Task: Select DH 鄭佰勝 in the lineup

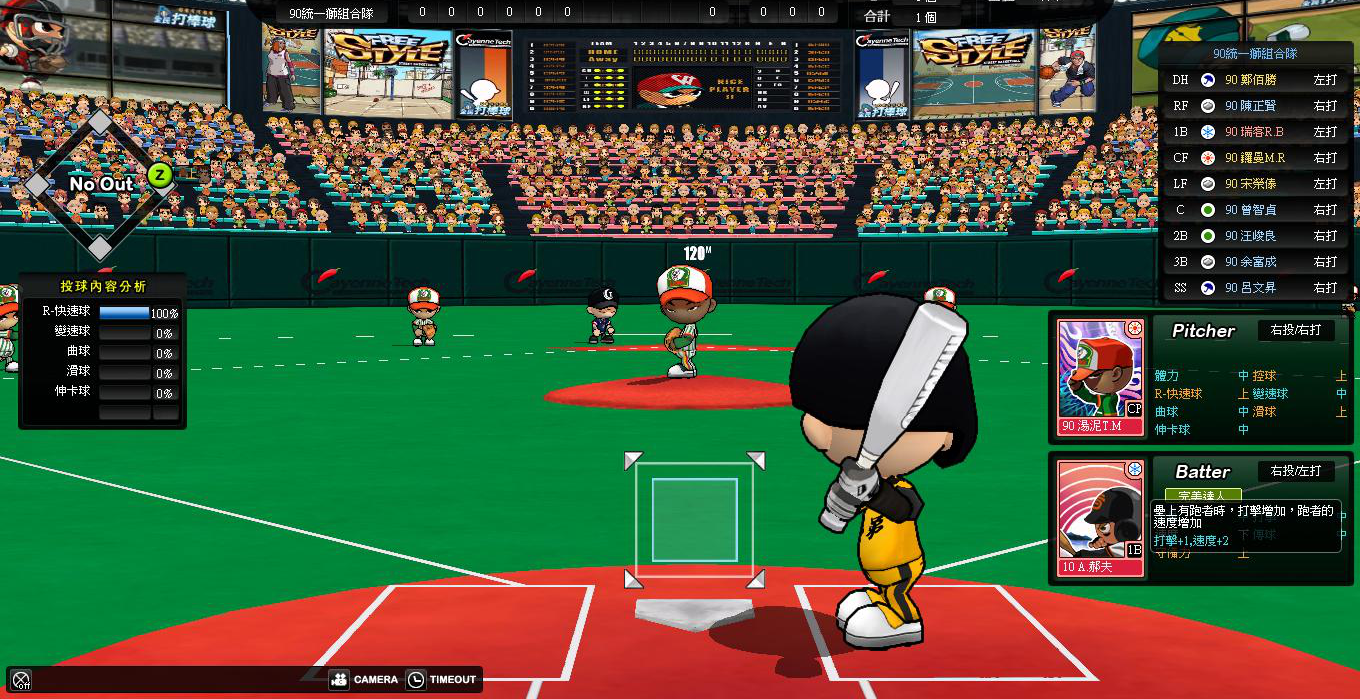Action: [1255, 80]
